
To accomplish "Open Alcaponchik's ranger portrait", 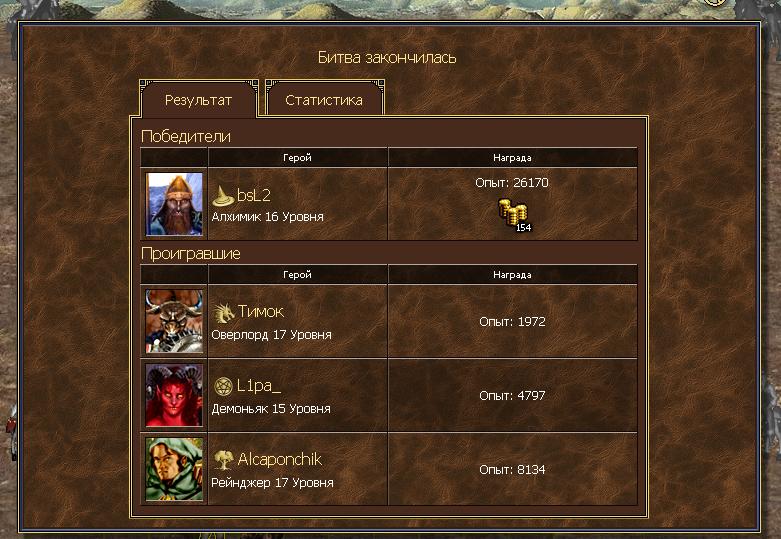I will coord(175,469).
